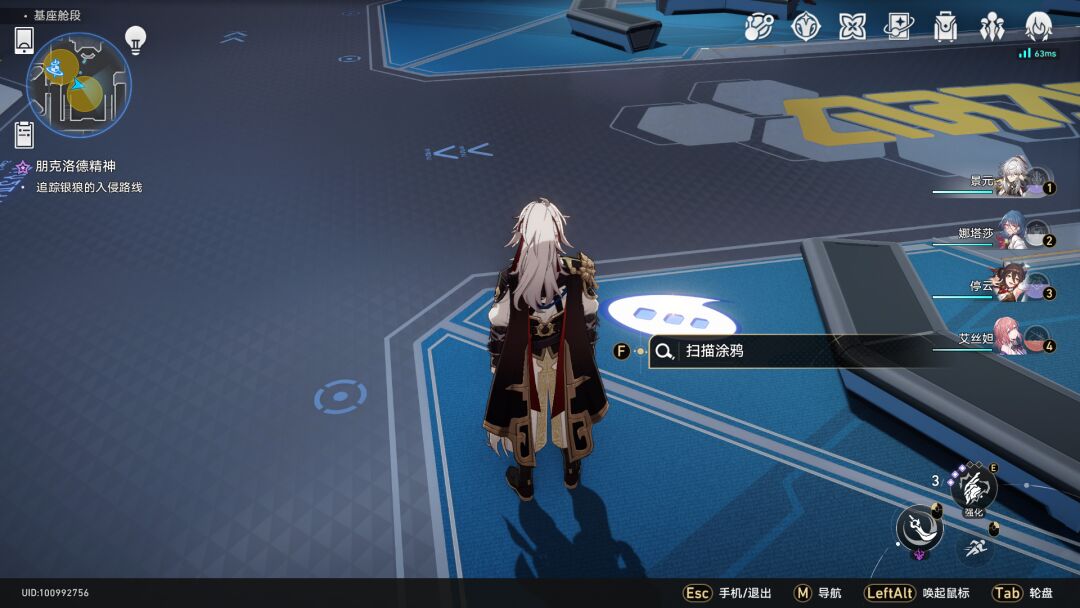This screenshot has width=1080, height=608.
Task: Open the four-petal flower icon
Action: pyautogui.click(x=852, y=27)
